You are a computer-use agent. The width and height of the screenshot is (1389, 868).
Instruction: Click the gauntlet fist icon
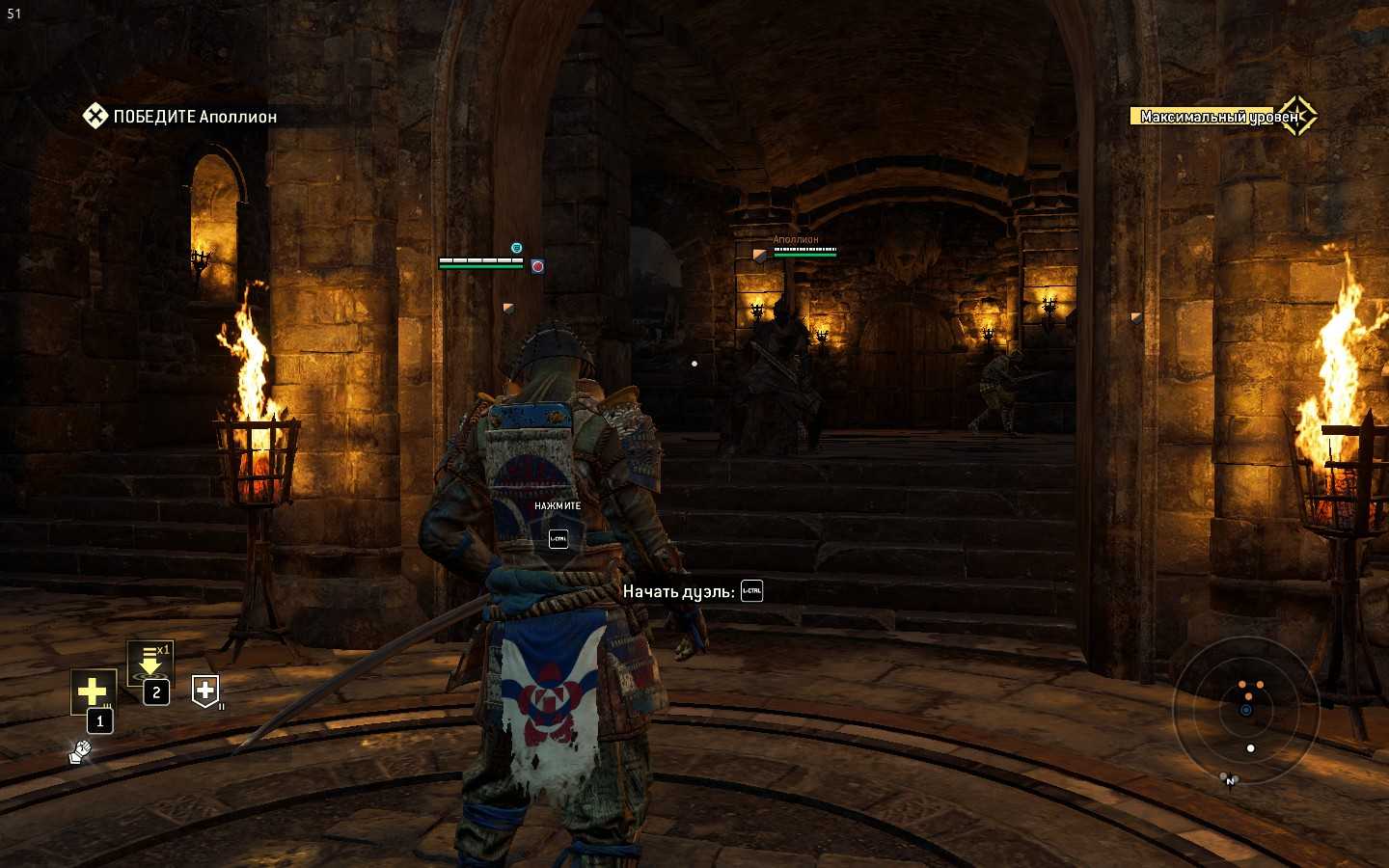(x=80, y=751)
